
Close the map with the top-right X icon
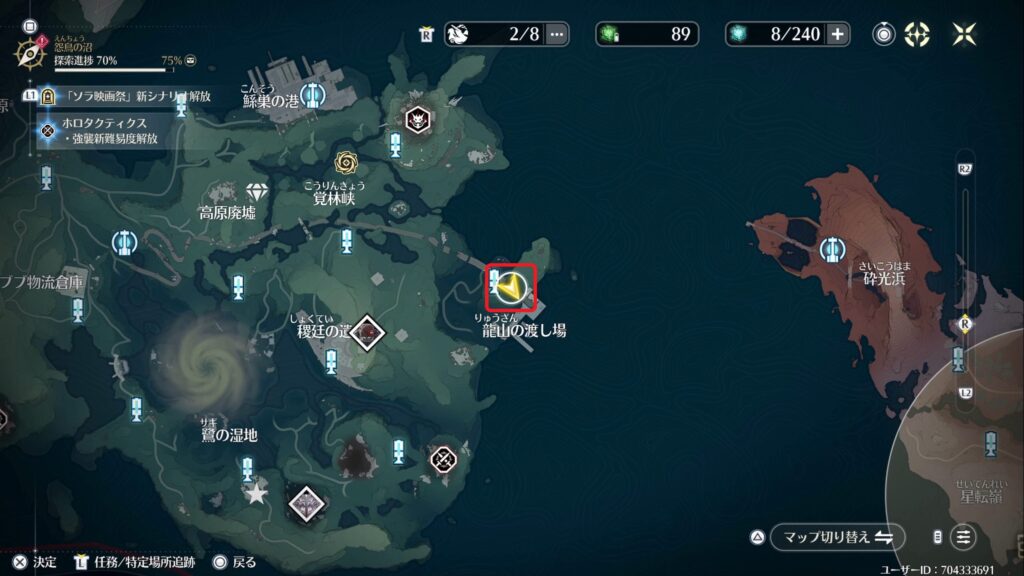[x=964, y=34]
